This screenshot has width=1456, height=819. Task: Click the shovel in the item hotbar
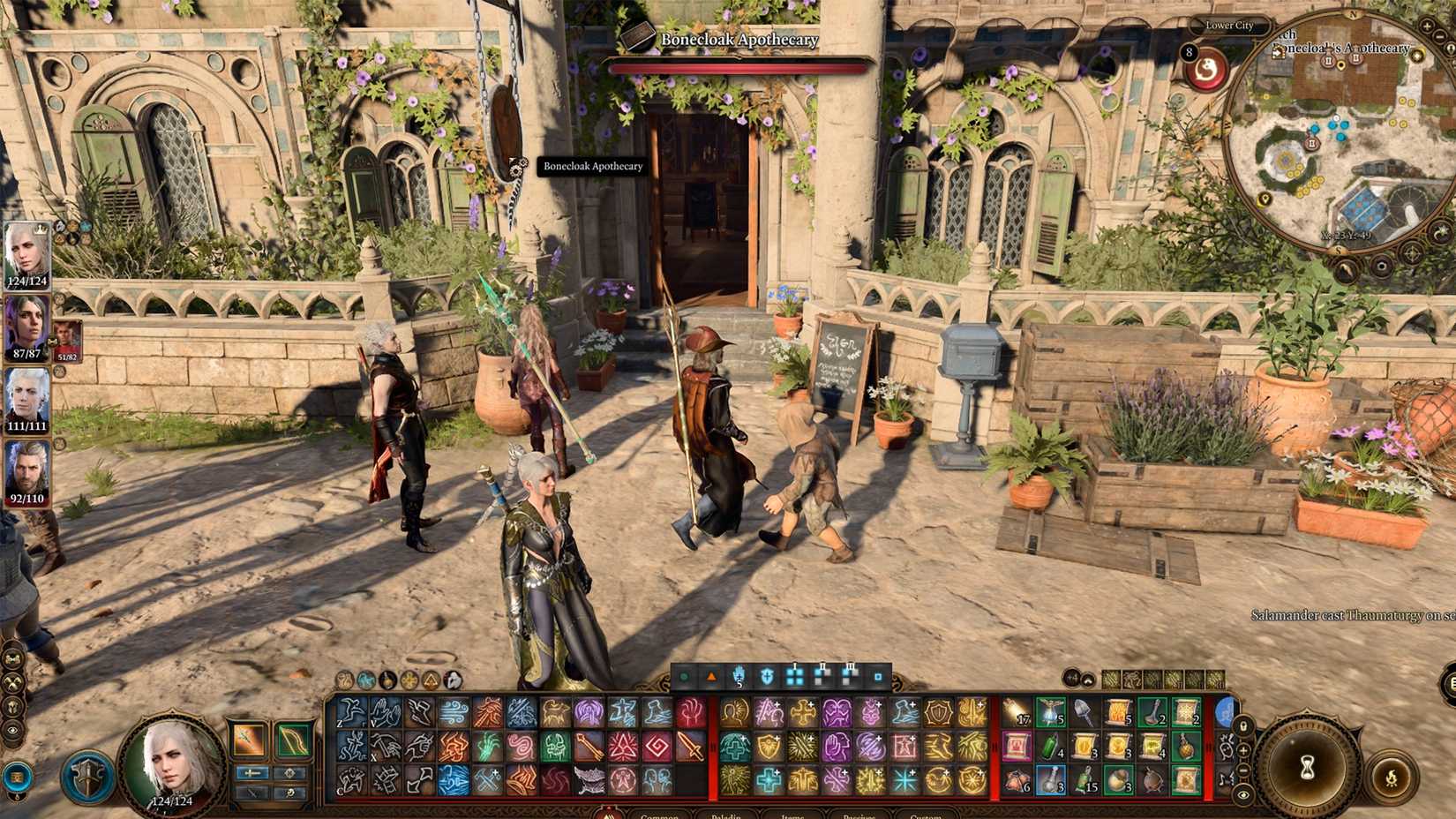[x=1081, y=710]
